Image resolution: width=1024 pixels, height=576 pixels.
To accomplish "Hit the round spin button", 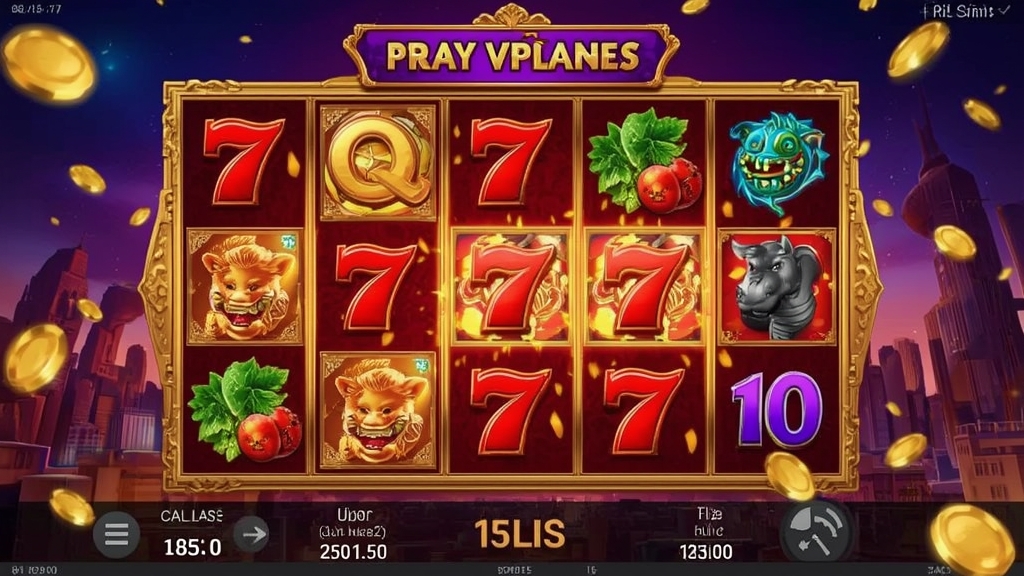I will pos(814,532).
